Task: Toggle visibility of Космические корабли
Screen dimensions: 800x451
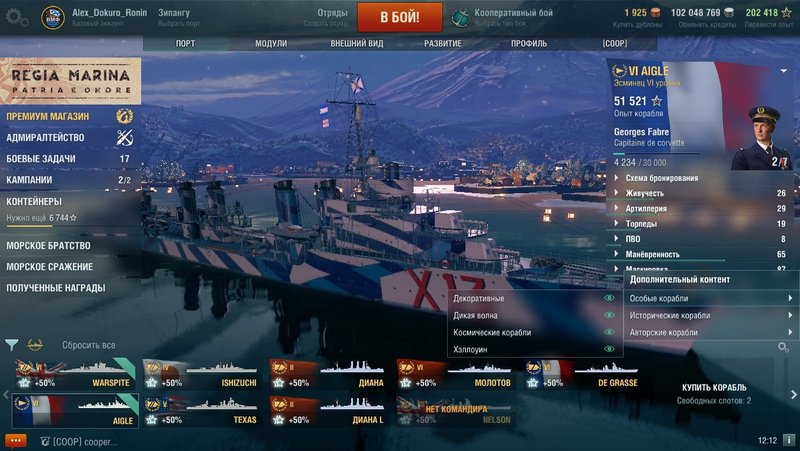Action: tap(608, 332)
